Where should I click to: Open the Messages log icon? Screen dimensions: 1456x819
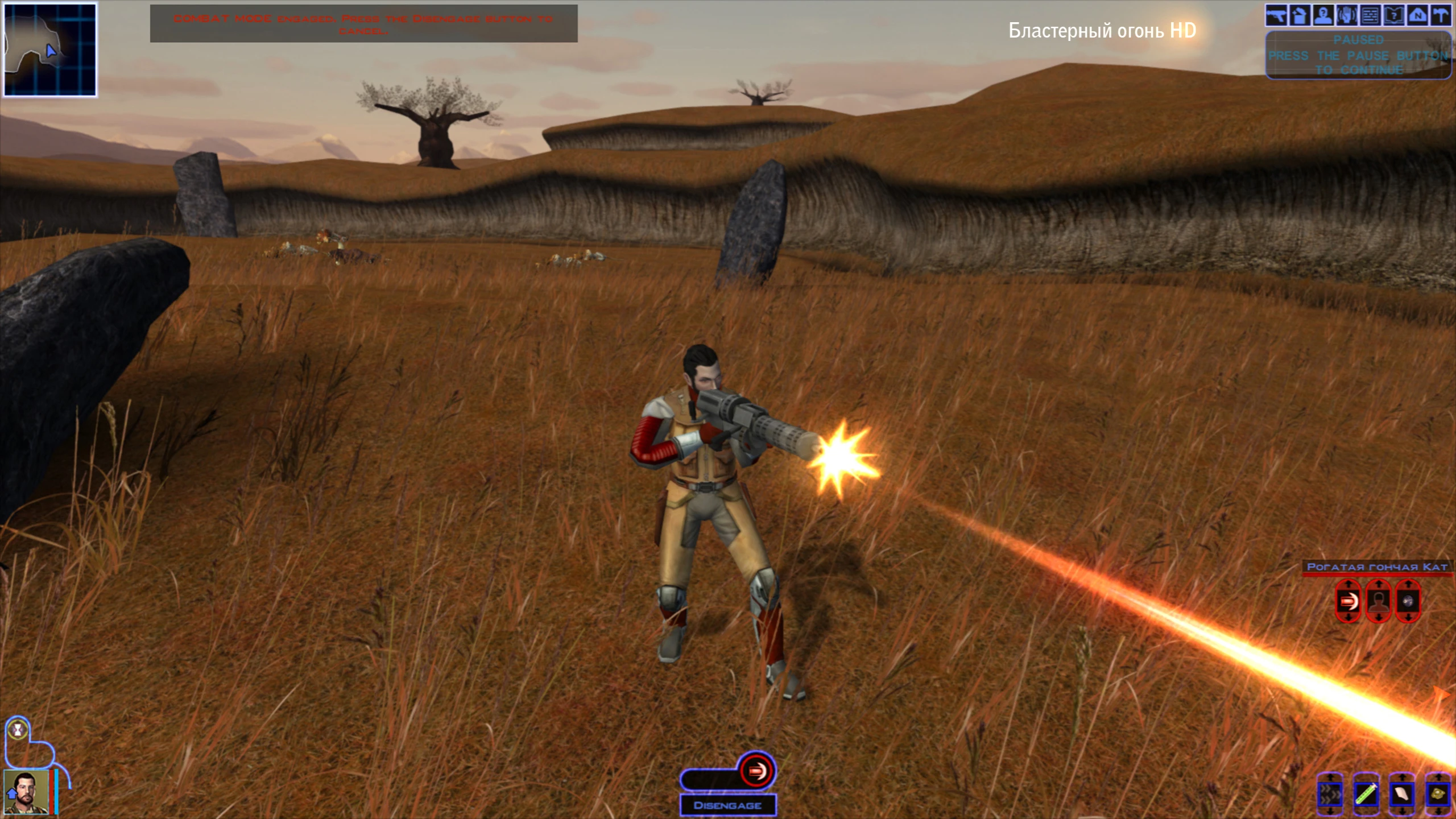tap(1371, 15)
